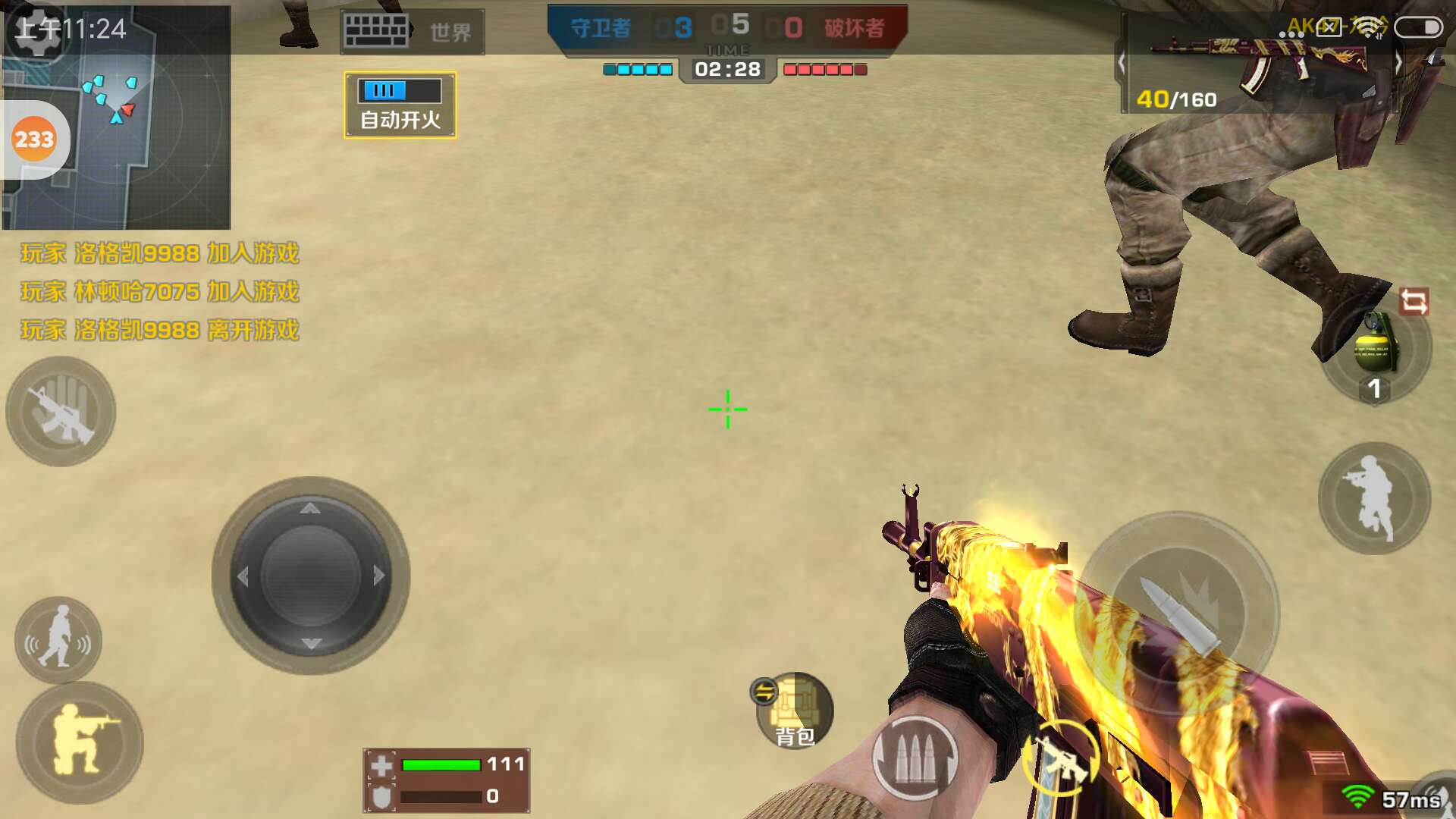
Task: Reload with the three-bullet button
Action: pos(915,758)
